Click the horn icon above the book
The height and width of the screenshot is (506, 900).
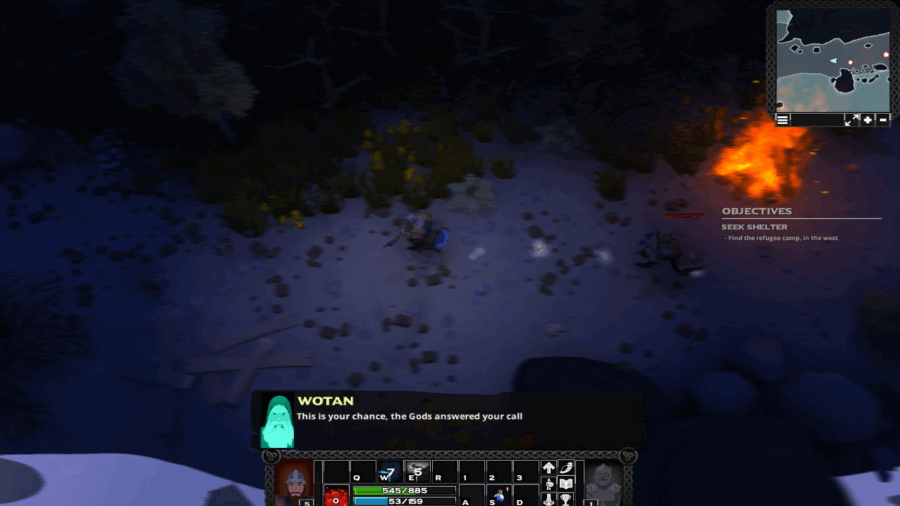point(566,468)
